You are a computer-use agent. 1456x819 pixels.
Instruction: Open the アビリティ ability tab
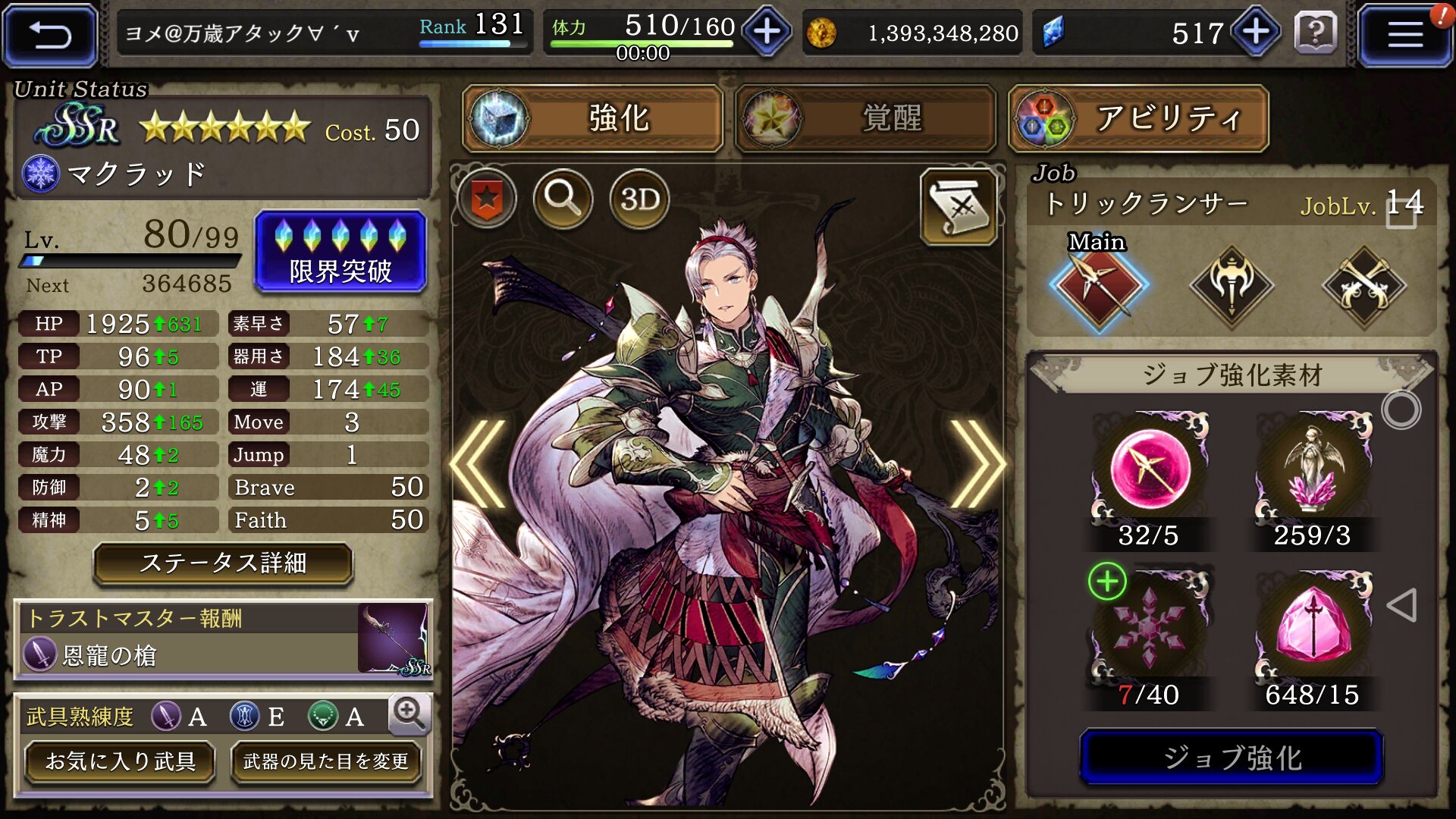[x=1137, y=118]
